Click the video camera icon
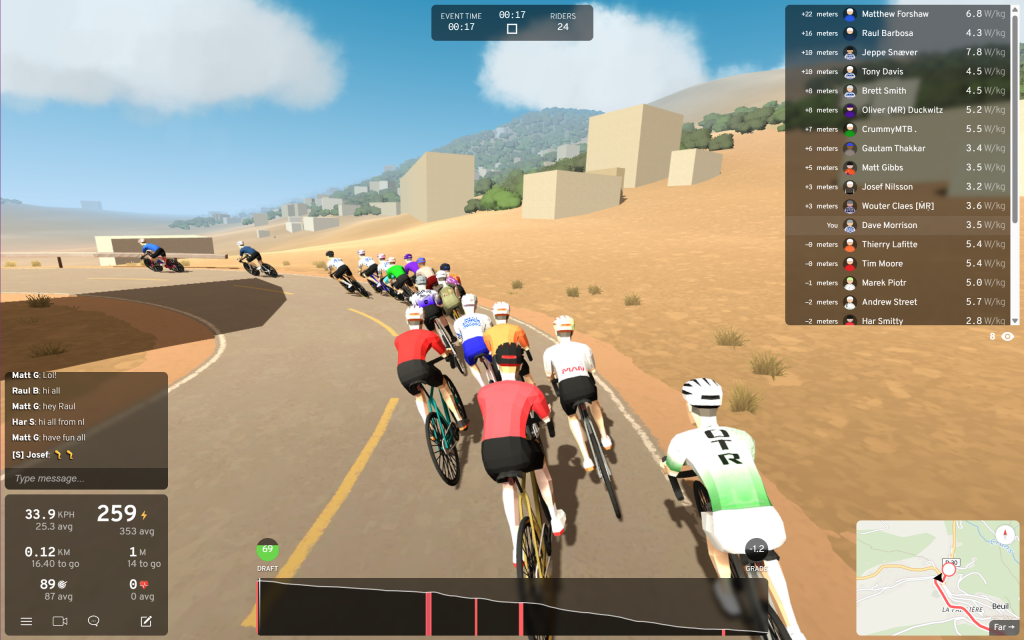 click(60, 621)
